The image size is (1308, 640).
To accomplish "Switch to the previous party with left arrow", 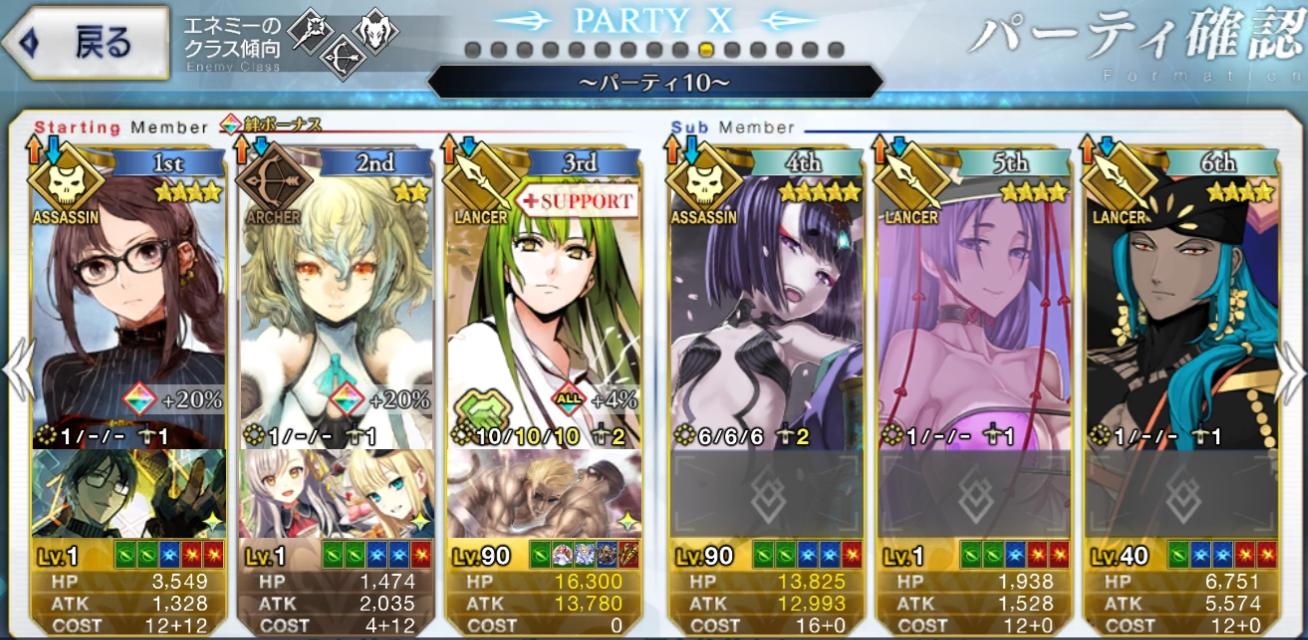I will [x=17, y=370].
